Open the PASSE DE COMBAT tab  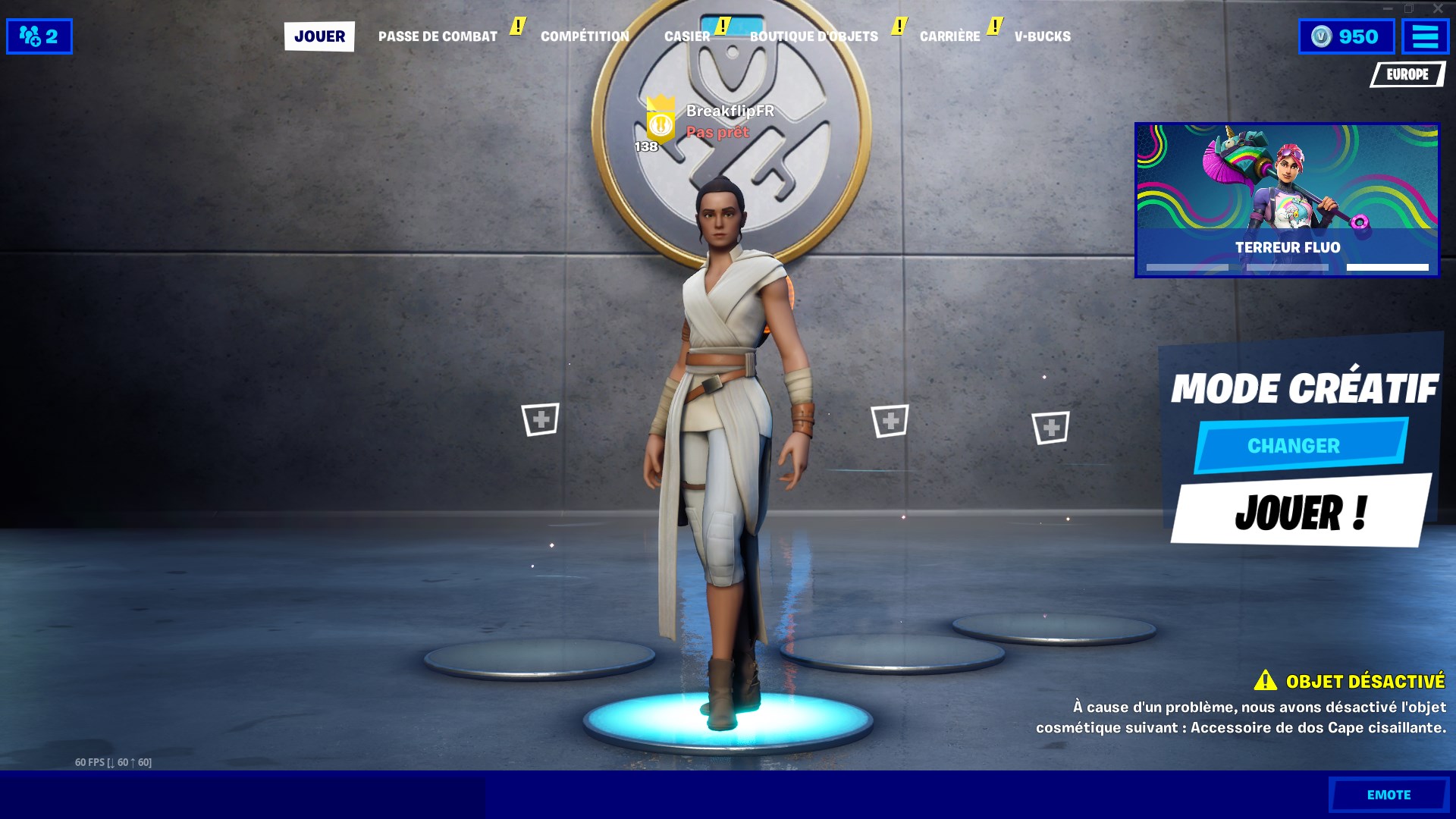438,36
